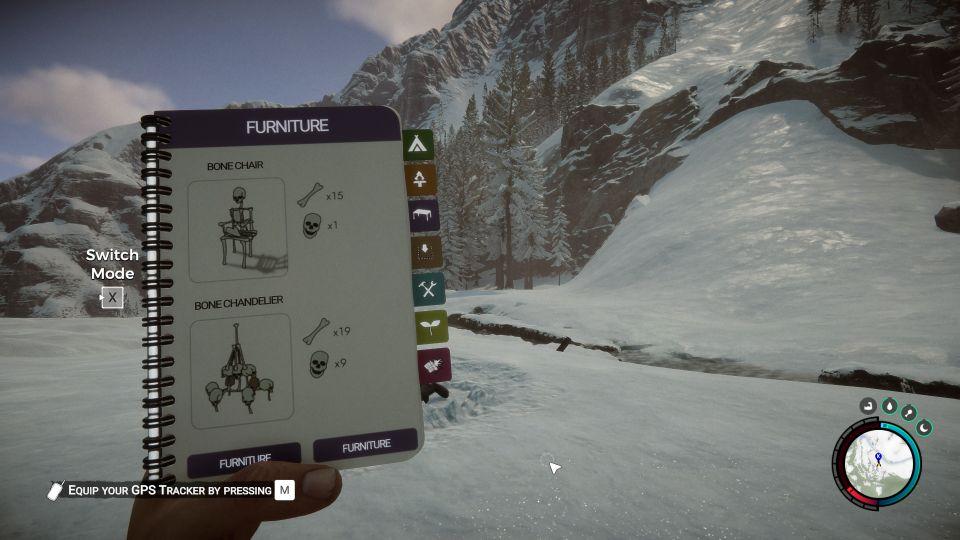Switch to the pine tree category tab

(x=420, y=180)
